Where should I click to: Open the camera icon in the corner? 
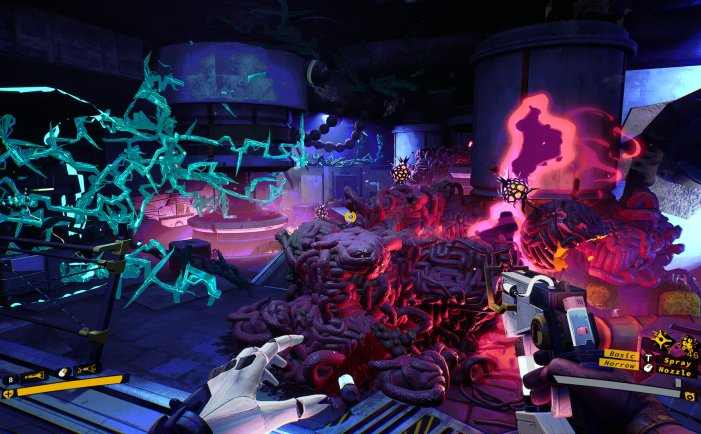tap(689, 396)
